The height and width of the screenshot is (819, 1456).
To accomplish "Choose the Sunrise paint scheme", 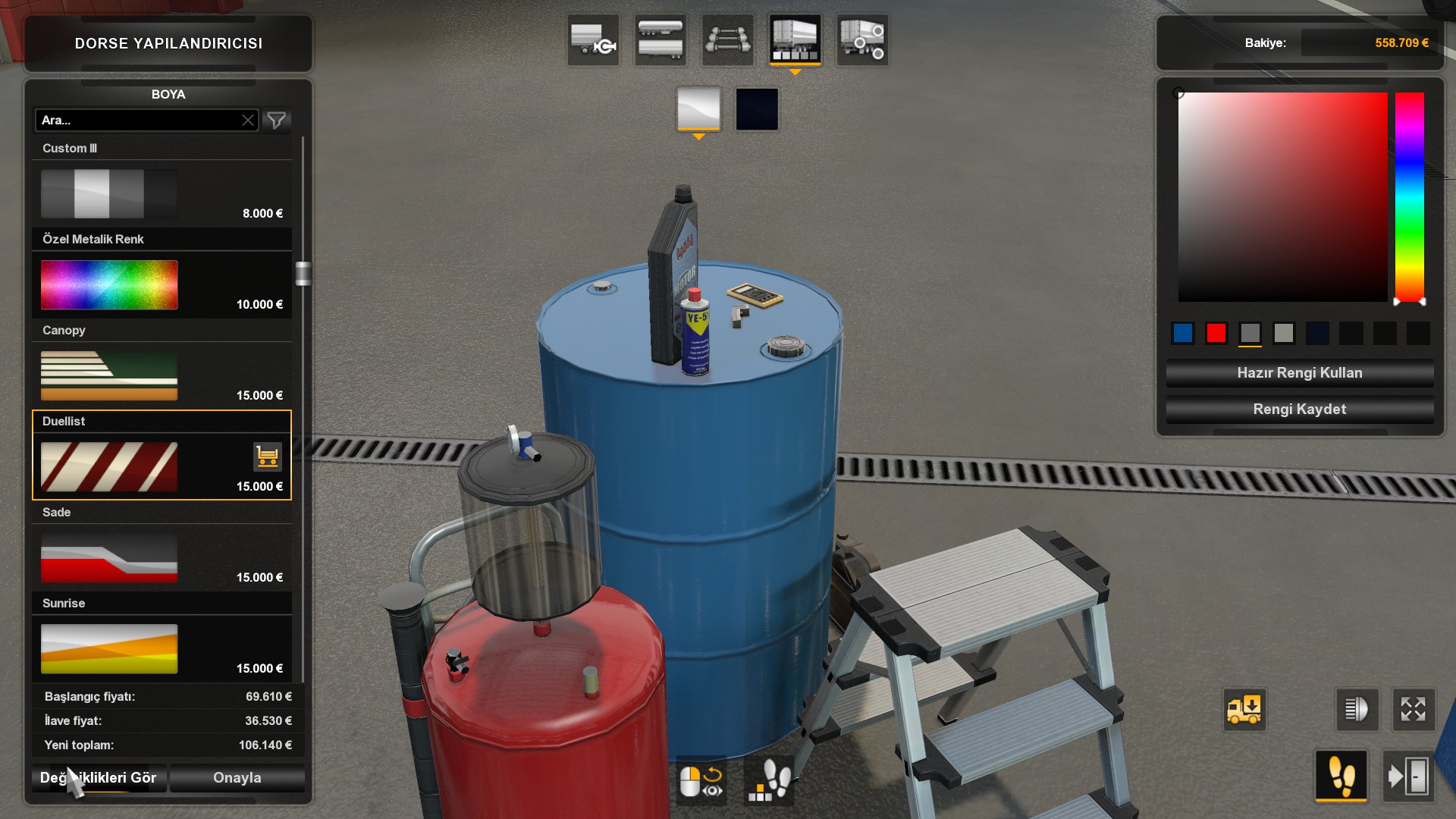I will pyautogui.click(x=109, y=648).
